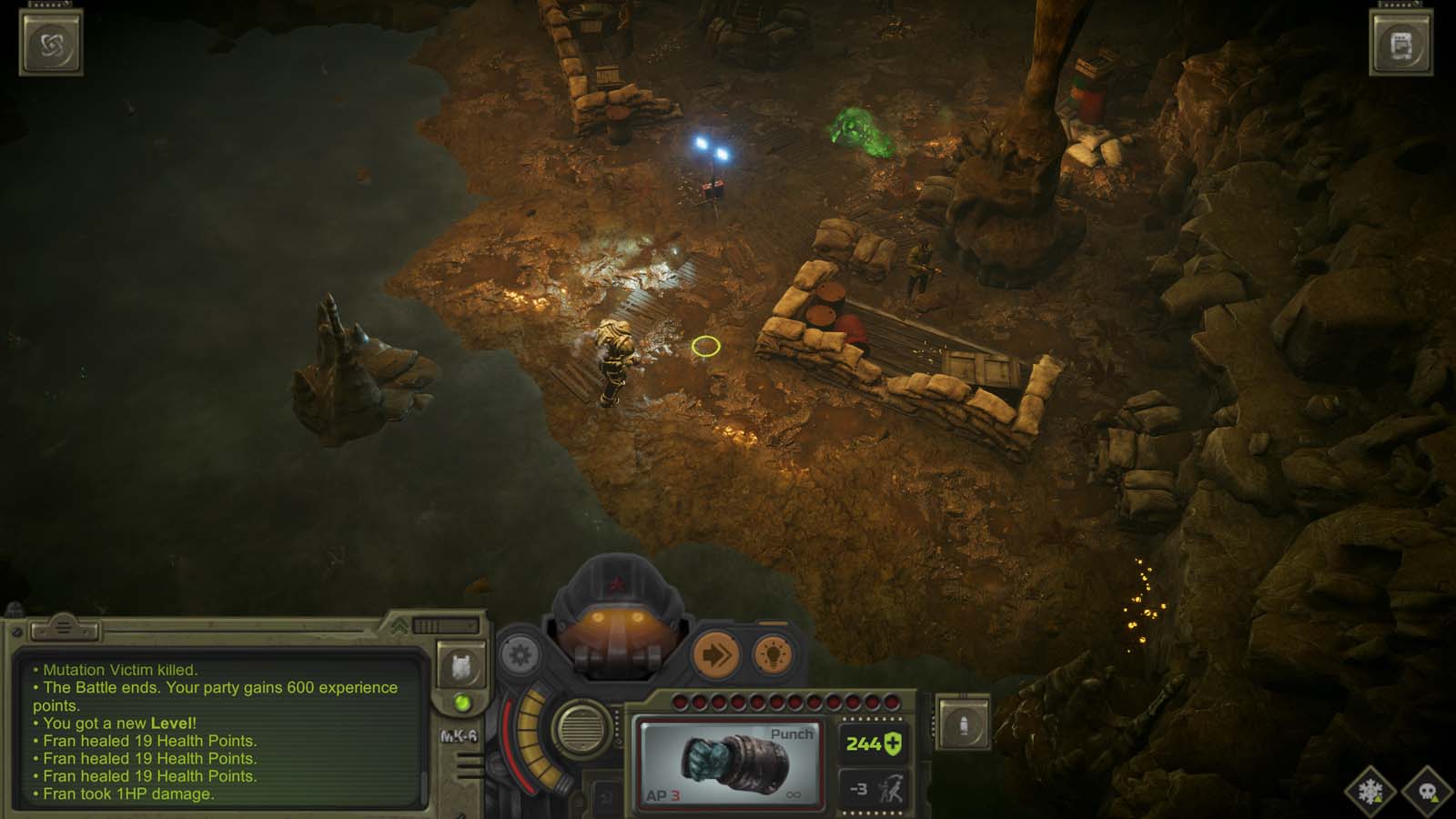The height and width of the screenshot is (819, 1456).
Task: Expand the message log with the double chevron
Action: (399, 625)
